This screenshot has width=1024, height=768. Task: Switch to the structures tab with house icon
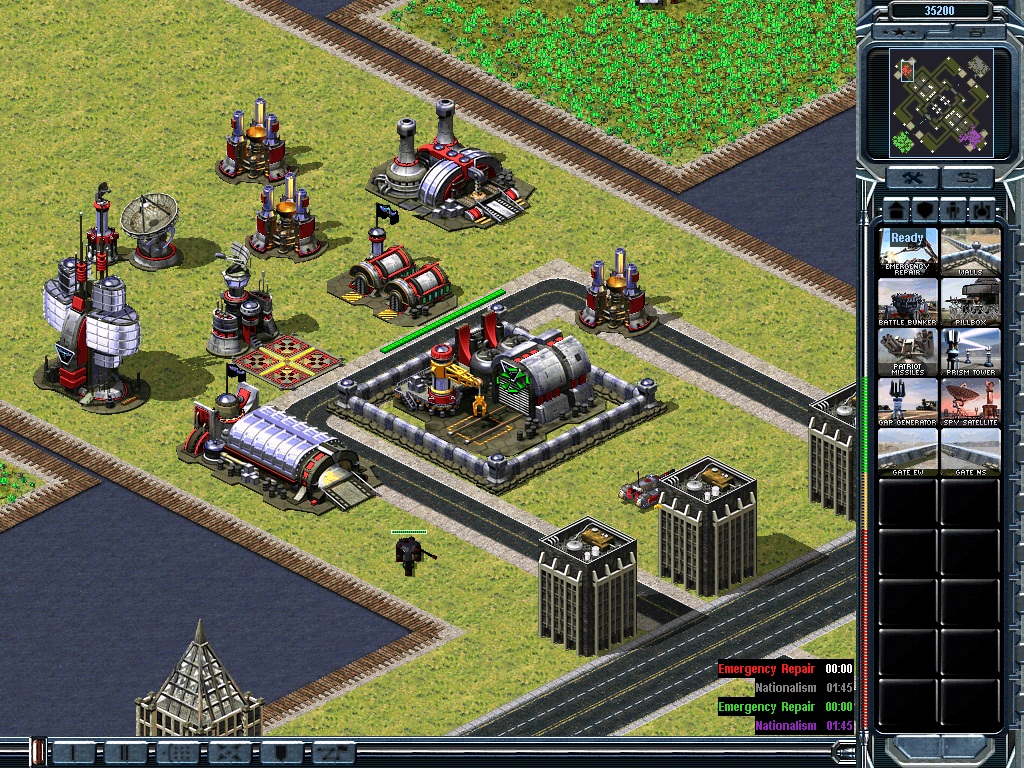click(894, 211)
